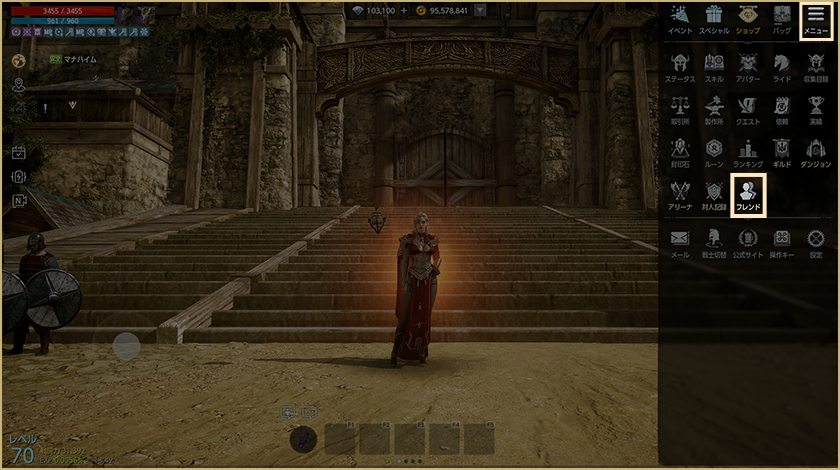The height and width of the screenshot is (470, 840).
Task: Open the イベント (Event) page
Action: click(x=680, y=19)
